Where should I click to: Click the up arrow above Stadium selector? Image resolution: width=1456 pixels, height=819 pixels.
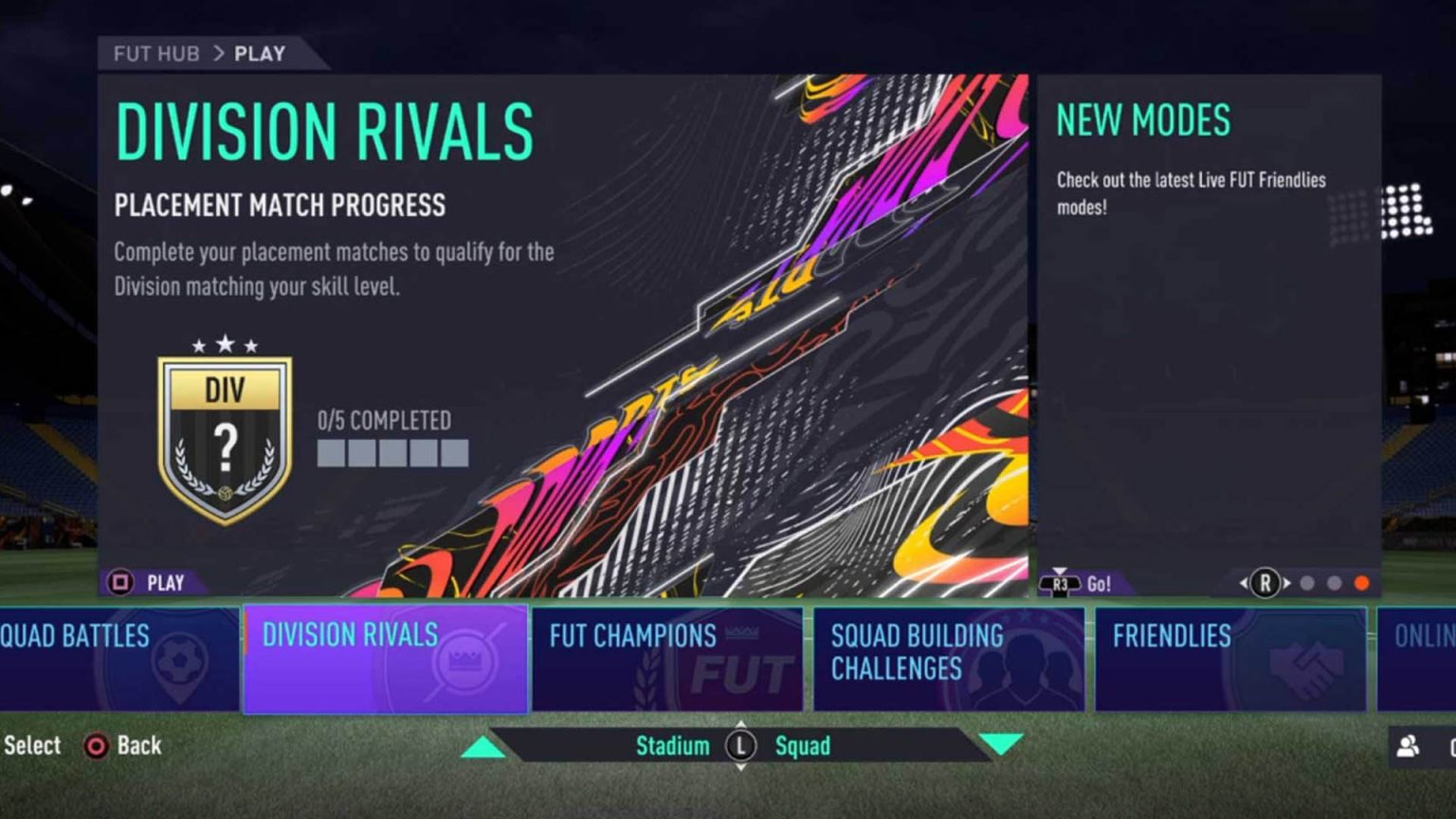482,747
